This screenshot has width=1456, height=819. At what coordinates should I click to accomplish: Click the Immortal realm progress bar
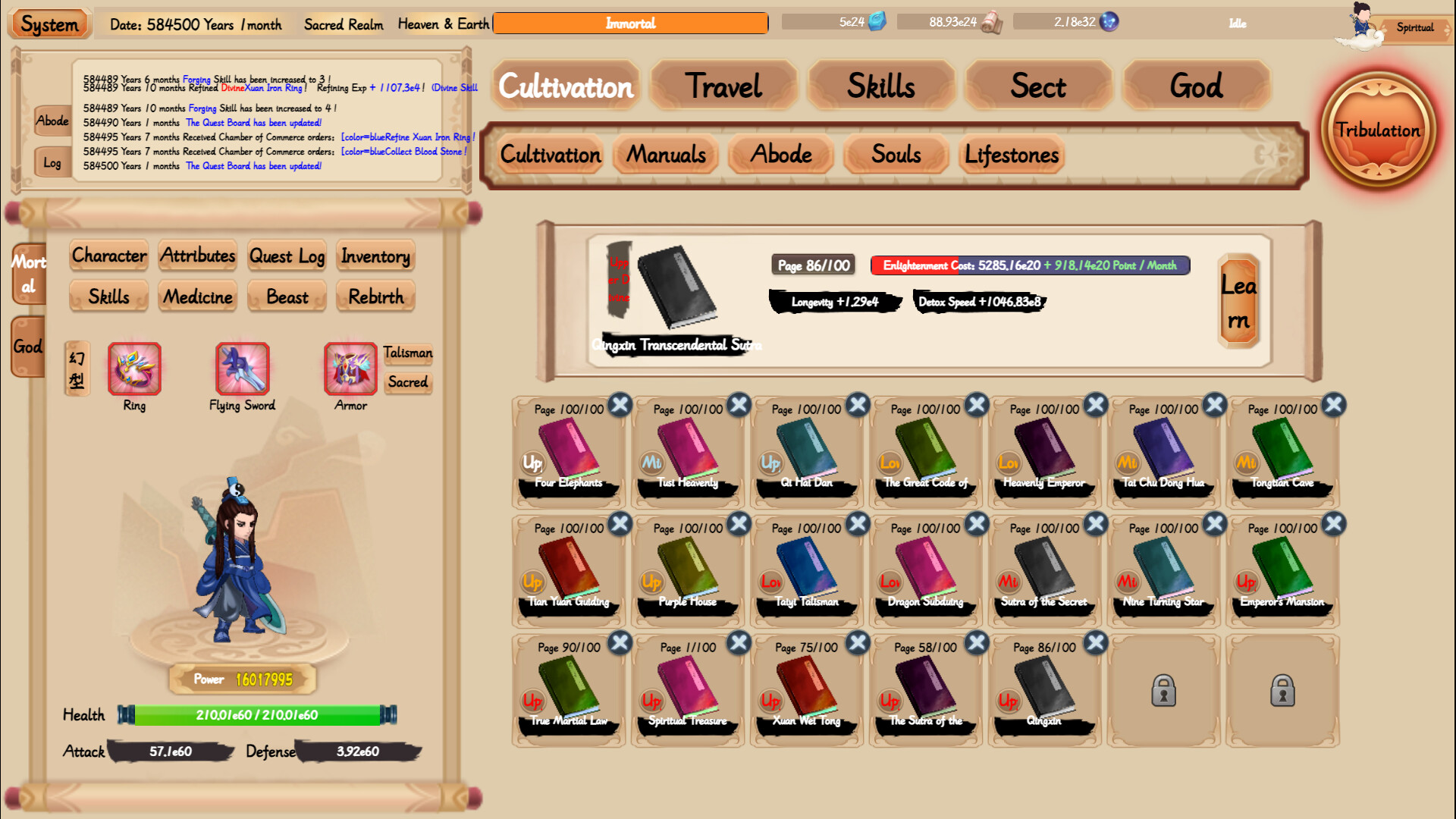(x=630, y=23)
